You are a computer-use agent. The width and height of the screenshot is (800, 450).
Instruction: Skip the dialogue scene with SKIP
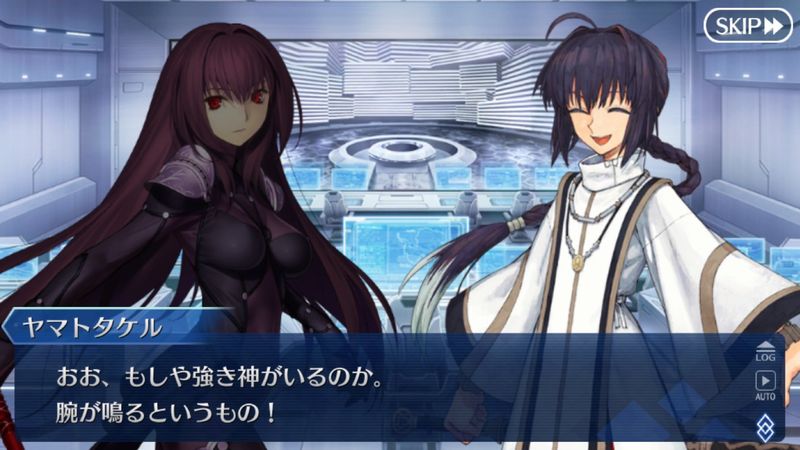(x=747, y=25)
